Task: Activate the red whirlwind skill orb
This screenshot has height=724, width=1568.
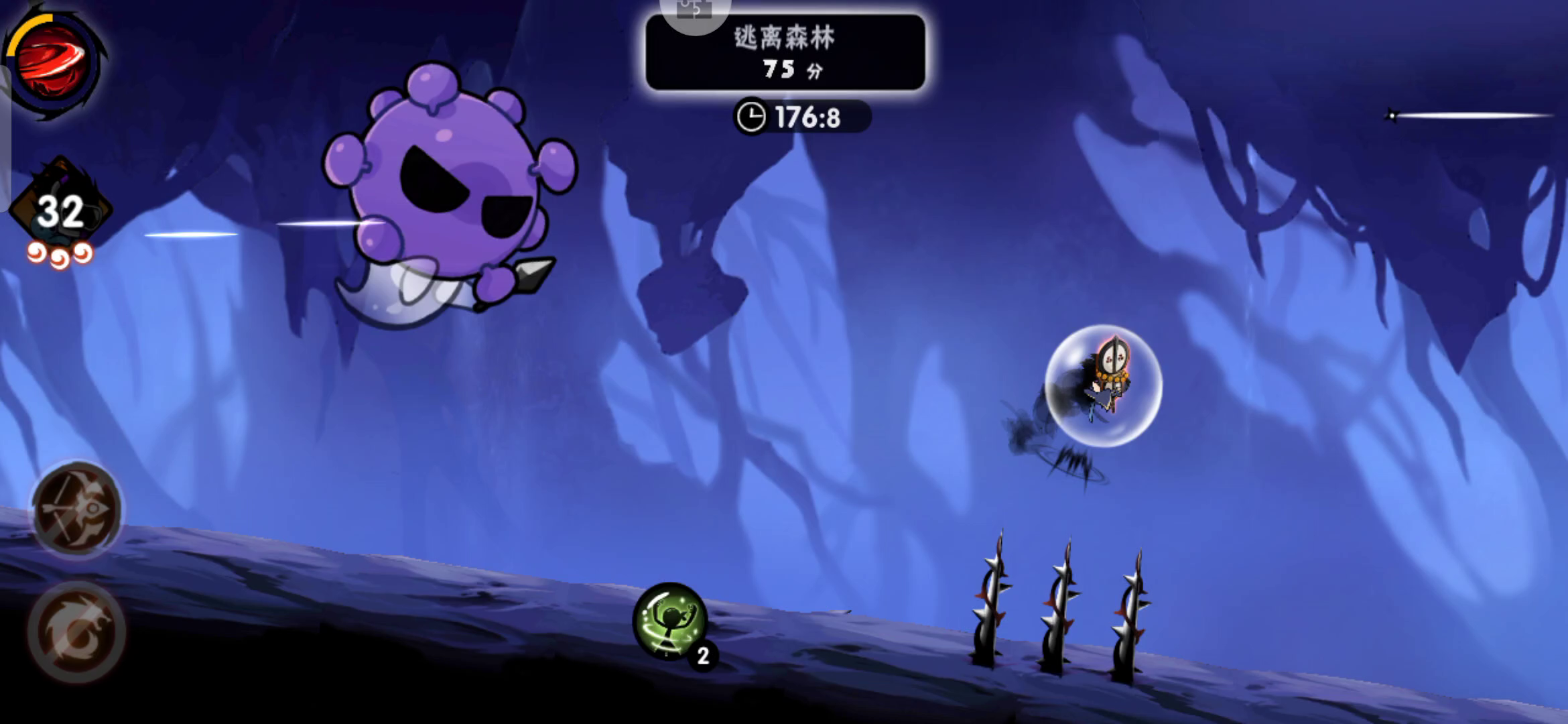Action: pyautogui.click(x=52, y=62)
